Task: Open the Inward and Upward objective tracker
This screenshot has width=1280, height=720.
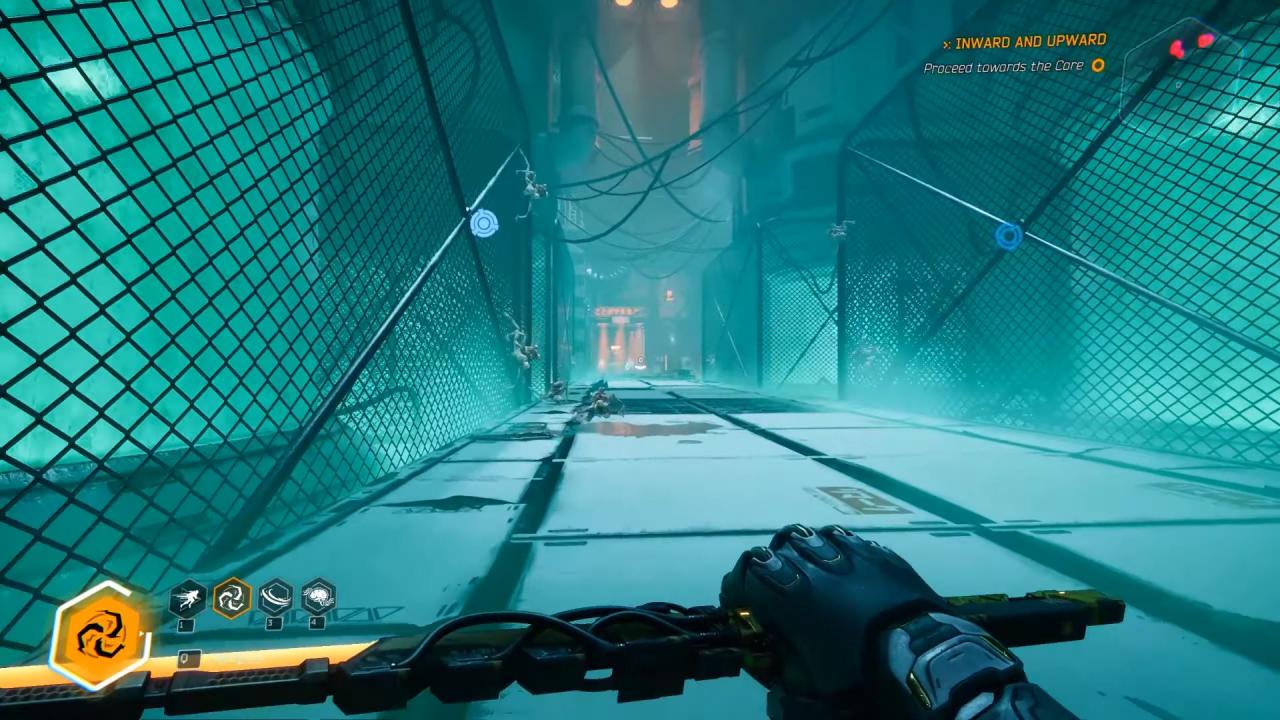Action: [x=1029, y=42]
